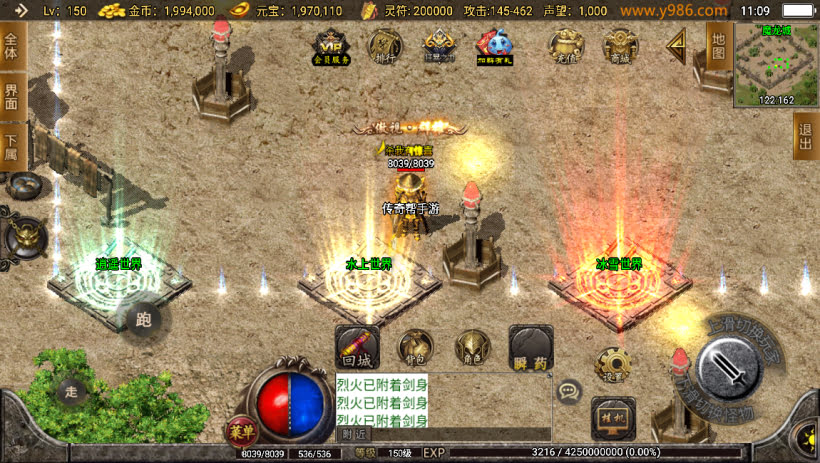Open the VIP 会员服务 menu
The width and height of the screenshot is (820, 463).
tap(333, 46)
